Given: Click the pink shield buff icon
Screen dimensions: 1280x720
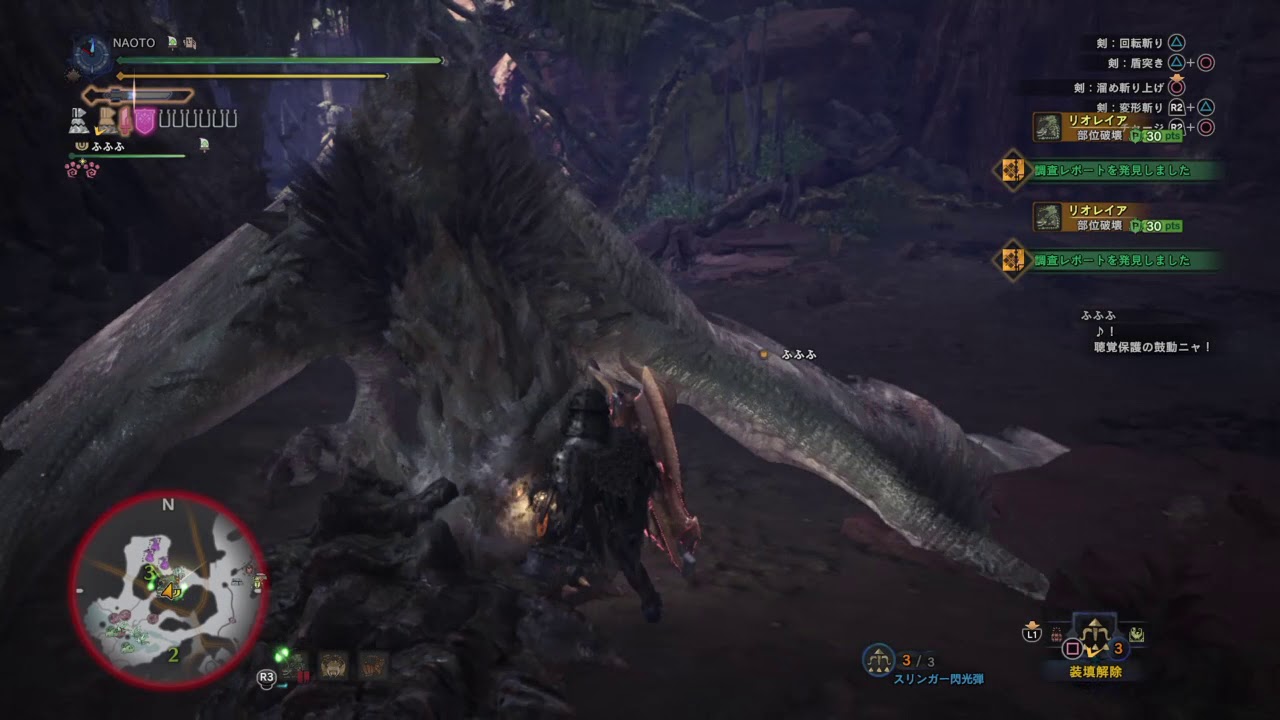Looking at the screenshot, I should tap(144, 121).
